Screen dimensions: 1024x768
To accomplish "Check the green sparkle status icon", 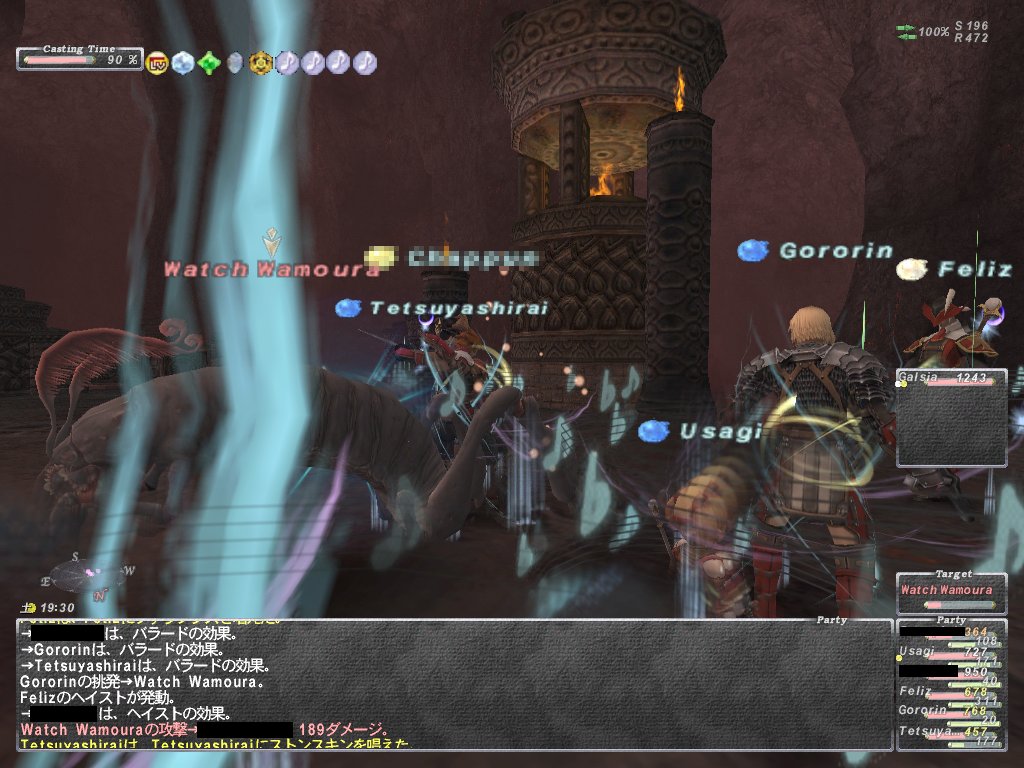I will pyautogui.click(x=208, y=63).
